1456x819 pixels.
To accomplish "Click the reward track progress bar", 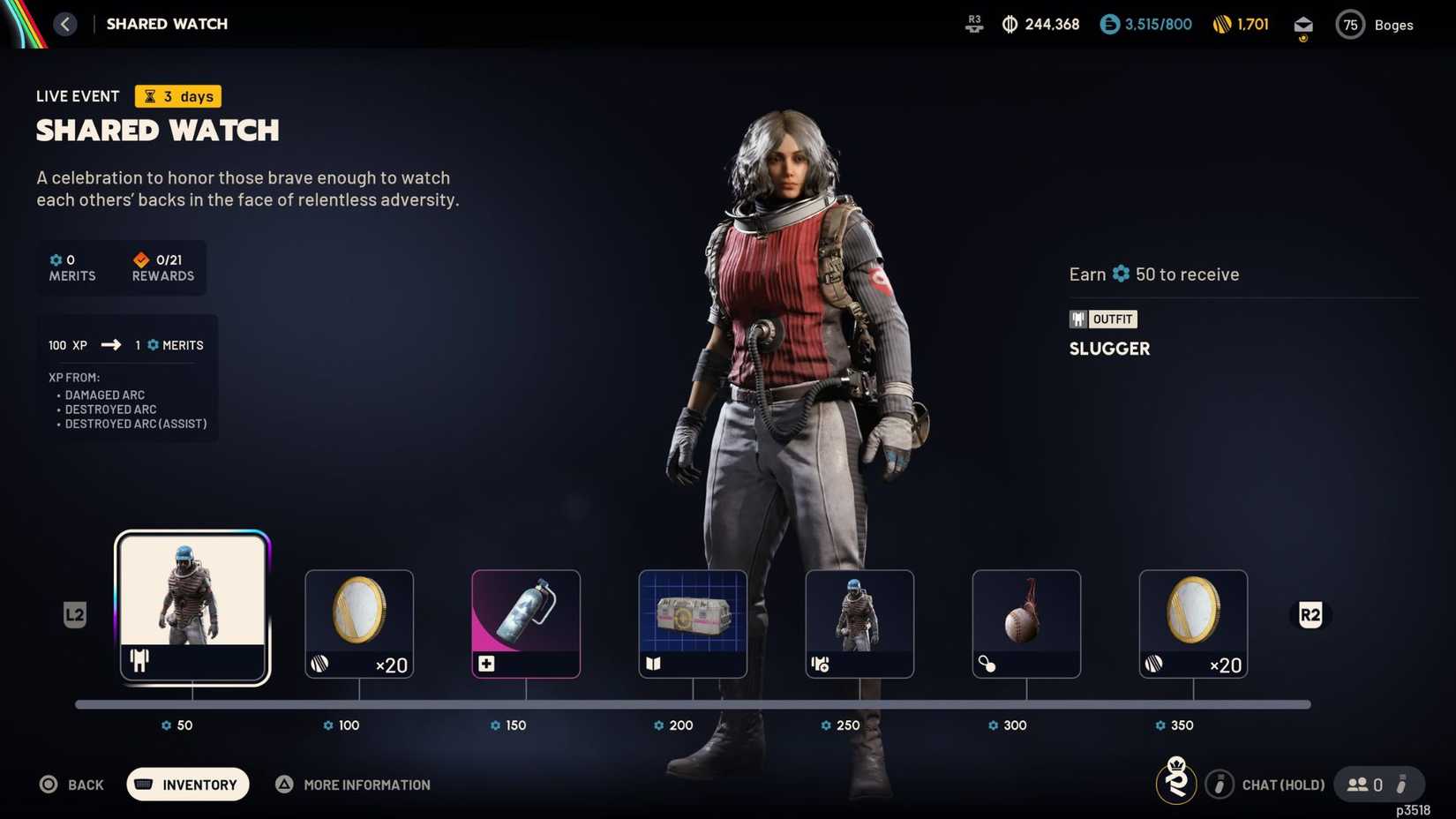I will point(694,704).
